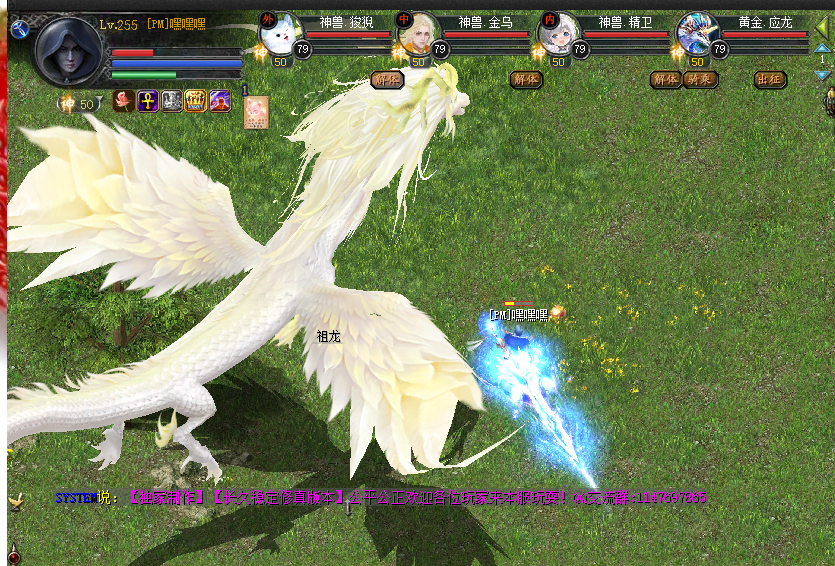
Task: Open the round blue icon beside the player portrait
Action: pyautogui.click(x=18, y=29)
